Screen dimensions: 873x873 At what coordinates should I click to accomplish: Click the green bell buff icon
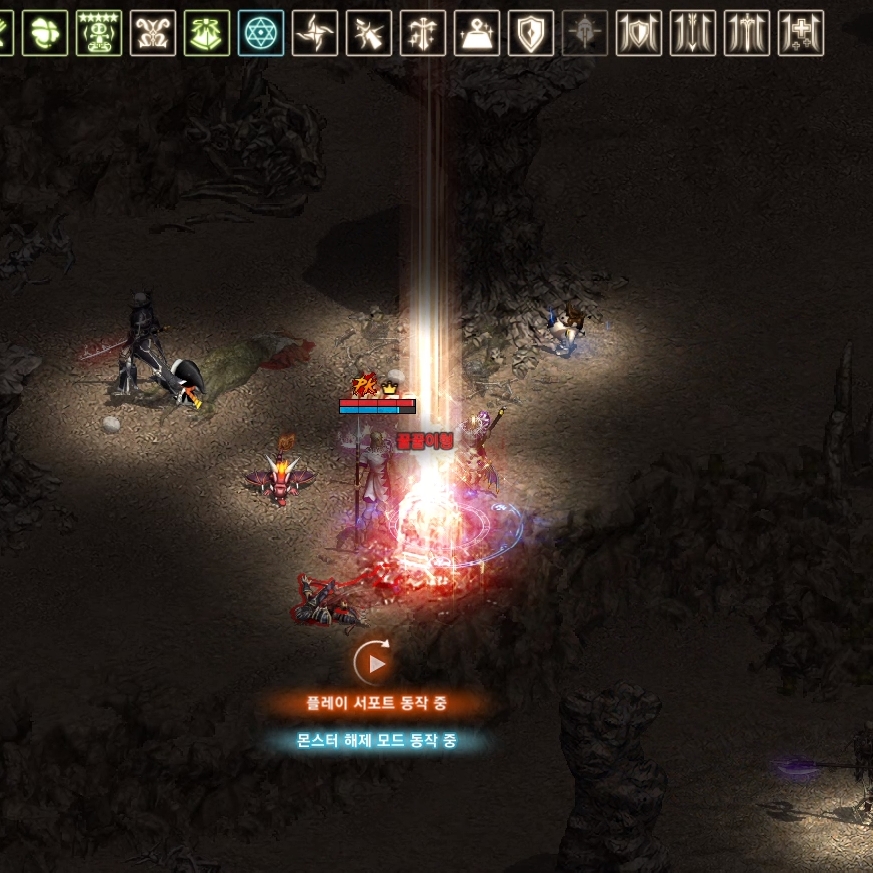[207, 33]
